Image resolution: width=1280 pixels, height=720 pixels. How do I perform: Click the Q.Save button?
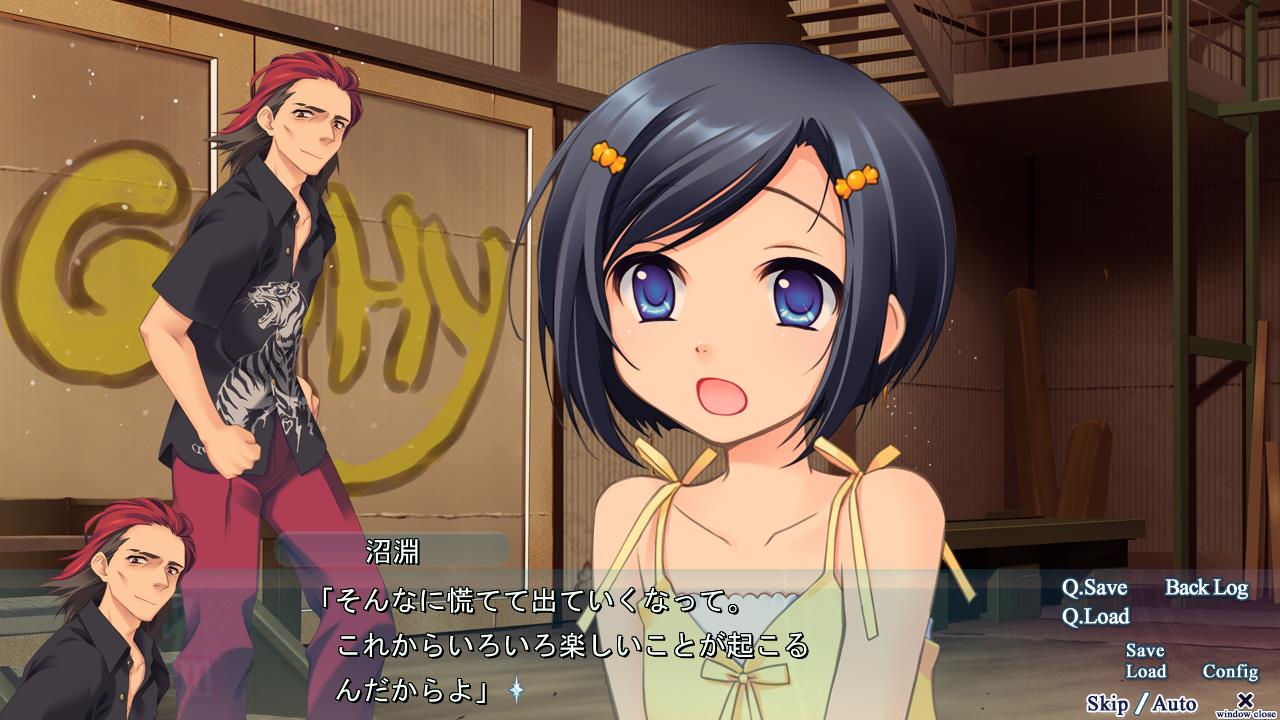tap(1094, 588)
